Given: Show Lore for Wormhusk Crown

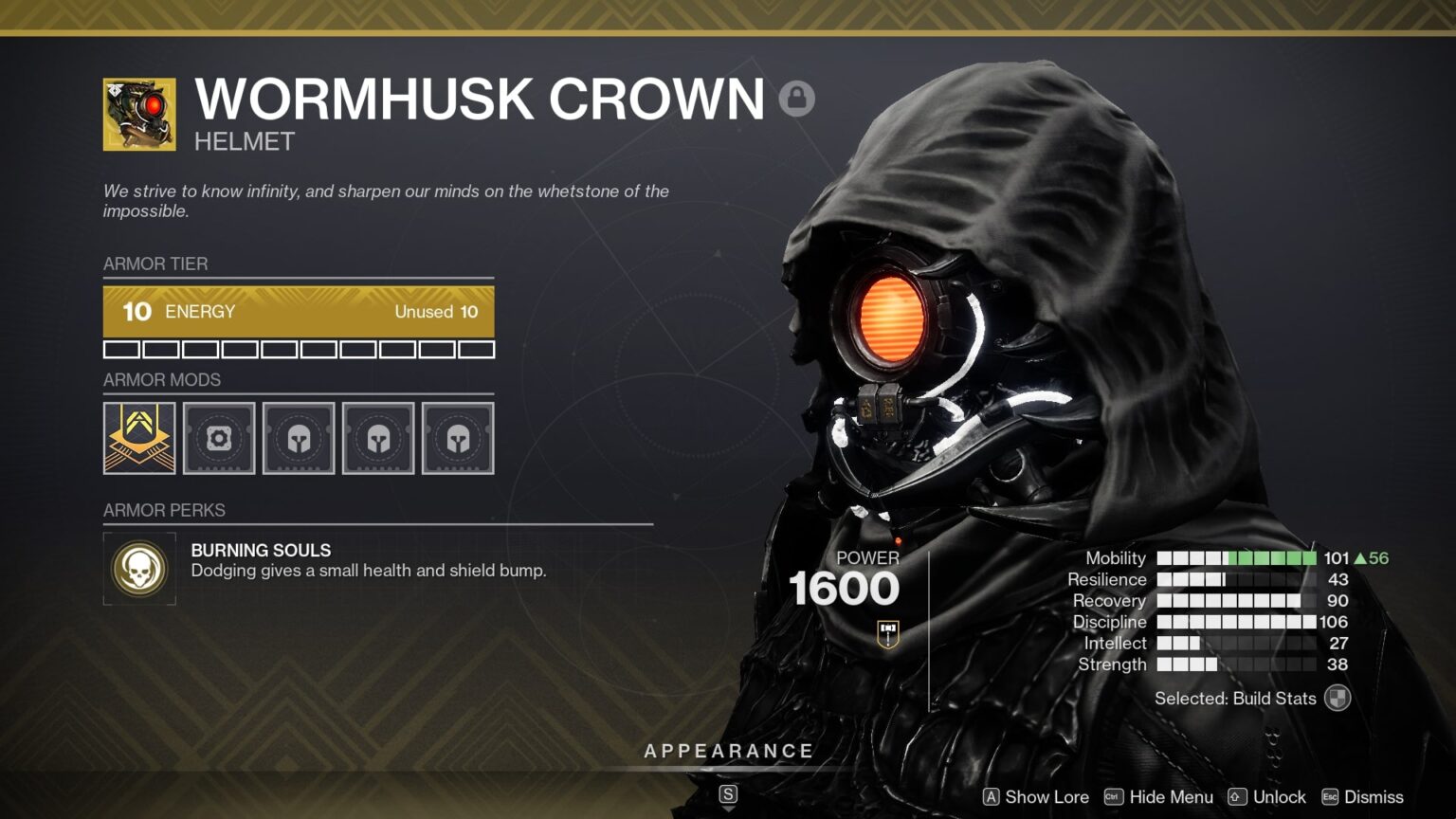Looking at the screenshot, I should [x=1046, y=797].
